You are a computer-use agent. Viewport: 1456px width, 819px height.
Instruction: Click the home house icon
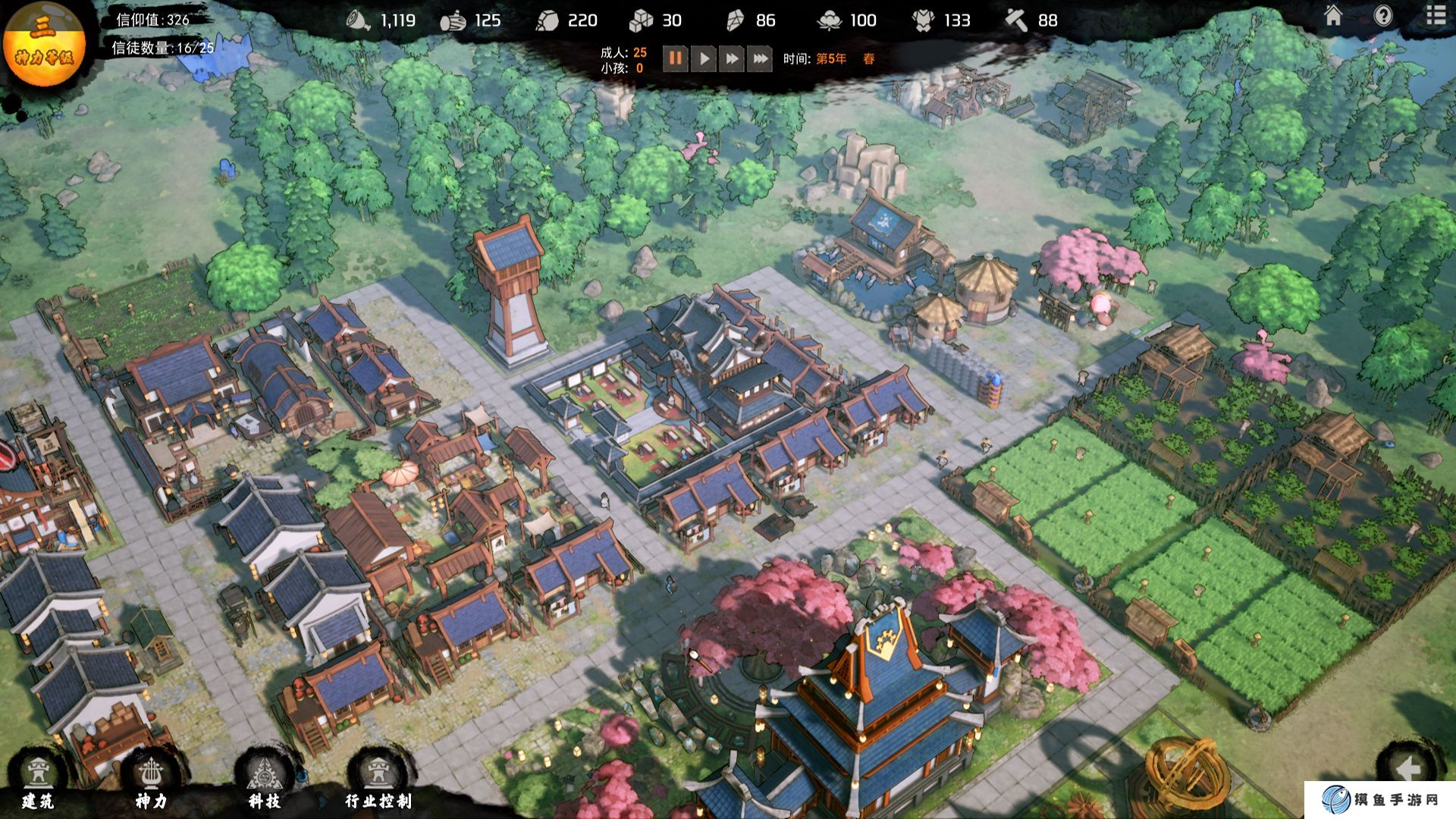(x=1333, y=16)
